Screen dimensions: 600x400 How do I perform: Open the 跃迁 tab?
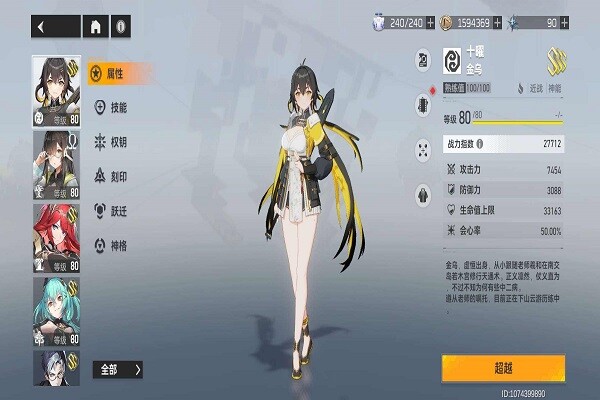pyautogui.click(x=112, y=210)
